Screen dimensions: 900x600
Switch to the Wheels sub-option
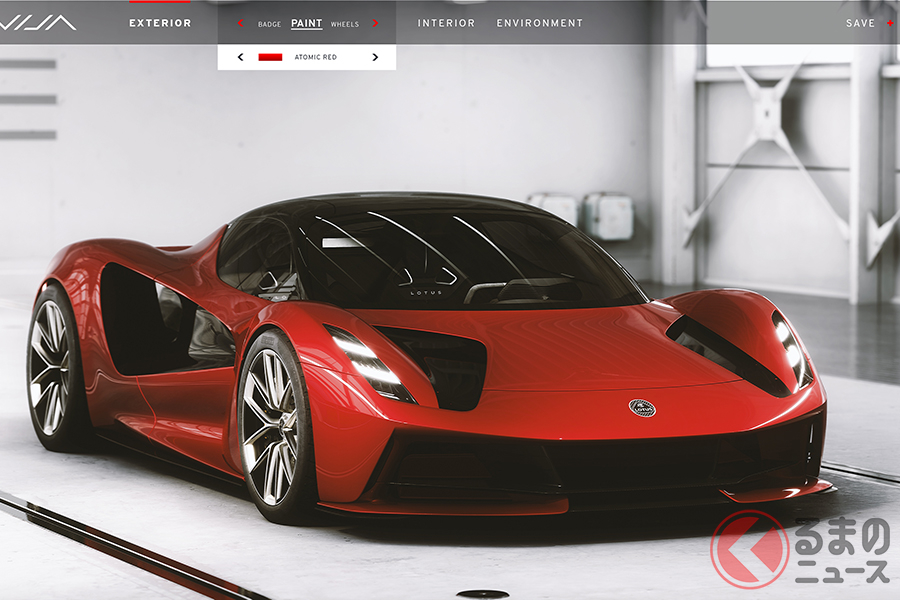(x=344, y=24)
